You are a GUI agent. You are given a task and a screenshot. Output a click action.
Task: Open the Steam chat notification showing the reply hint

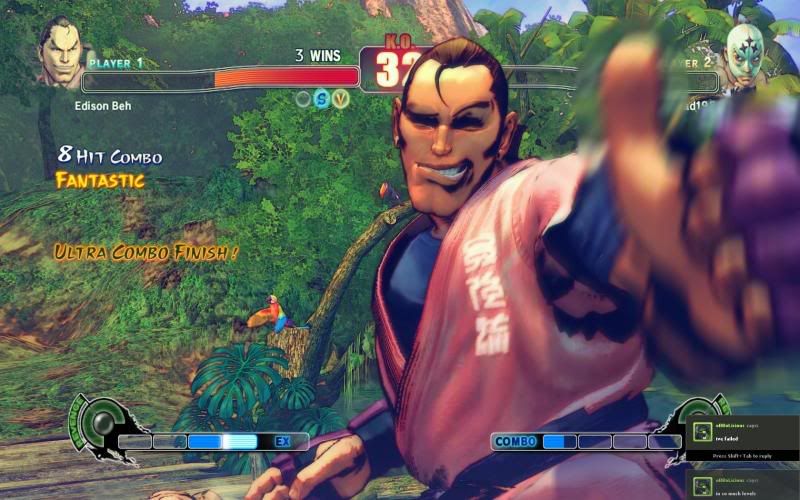(743, 439)
